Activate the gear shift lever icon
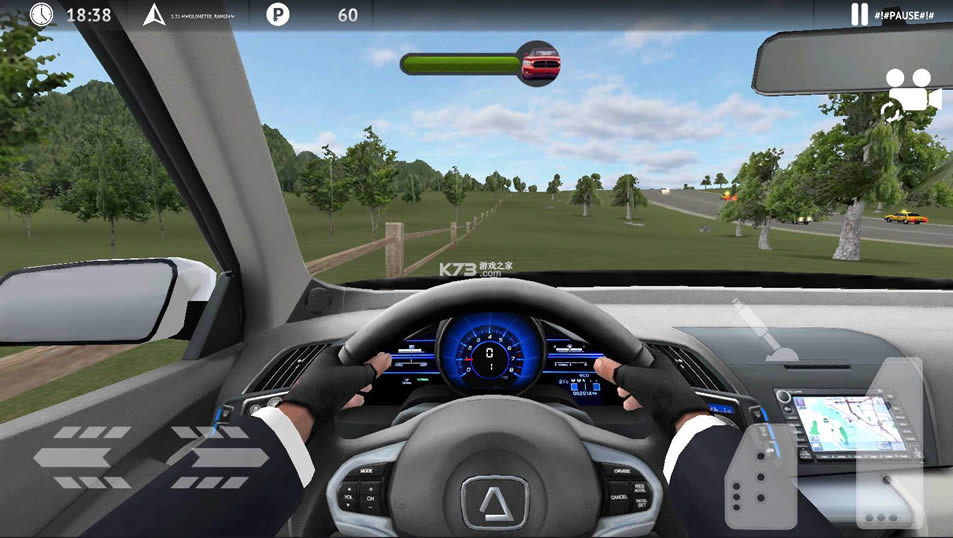 765,333
